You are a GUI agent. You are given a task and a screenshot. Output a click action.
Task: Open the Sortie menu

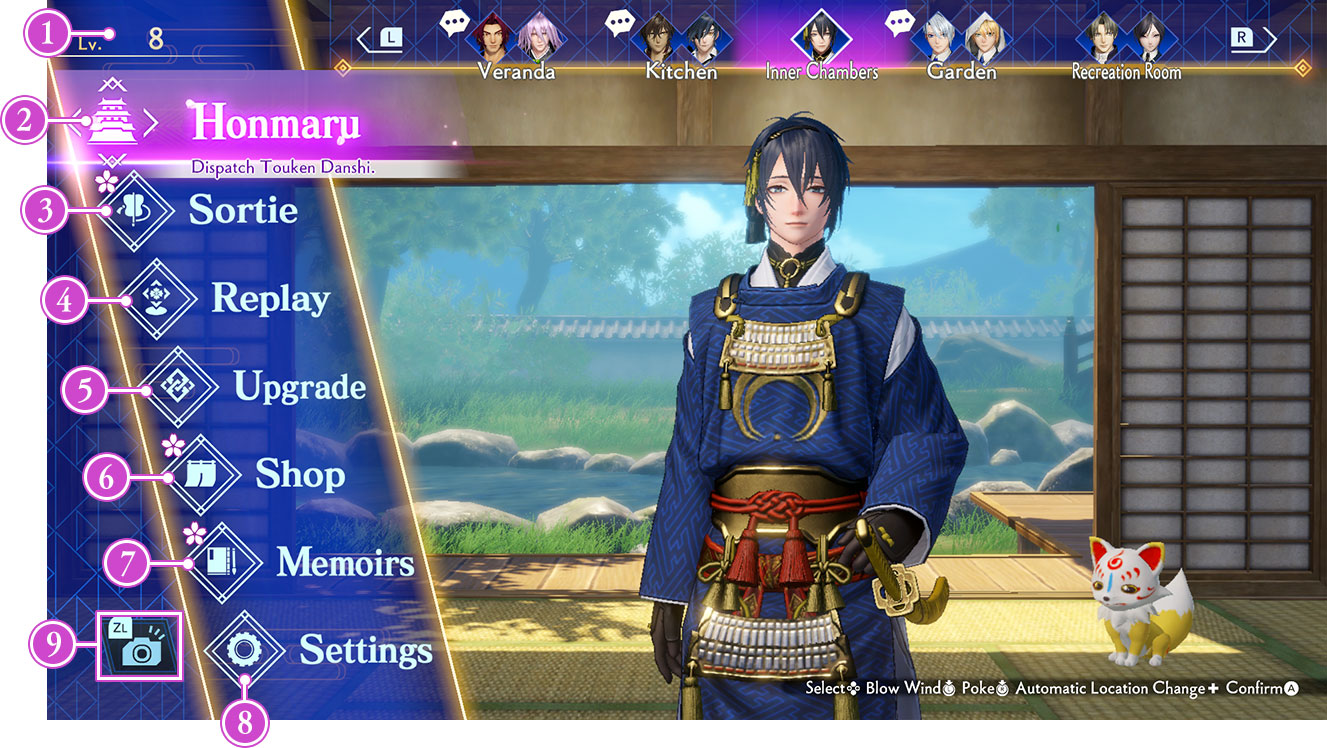click(243, 210)
